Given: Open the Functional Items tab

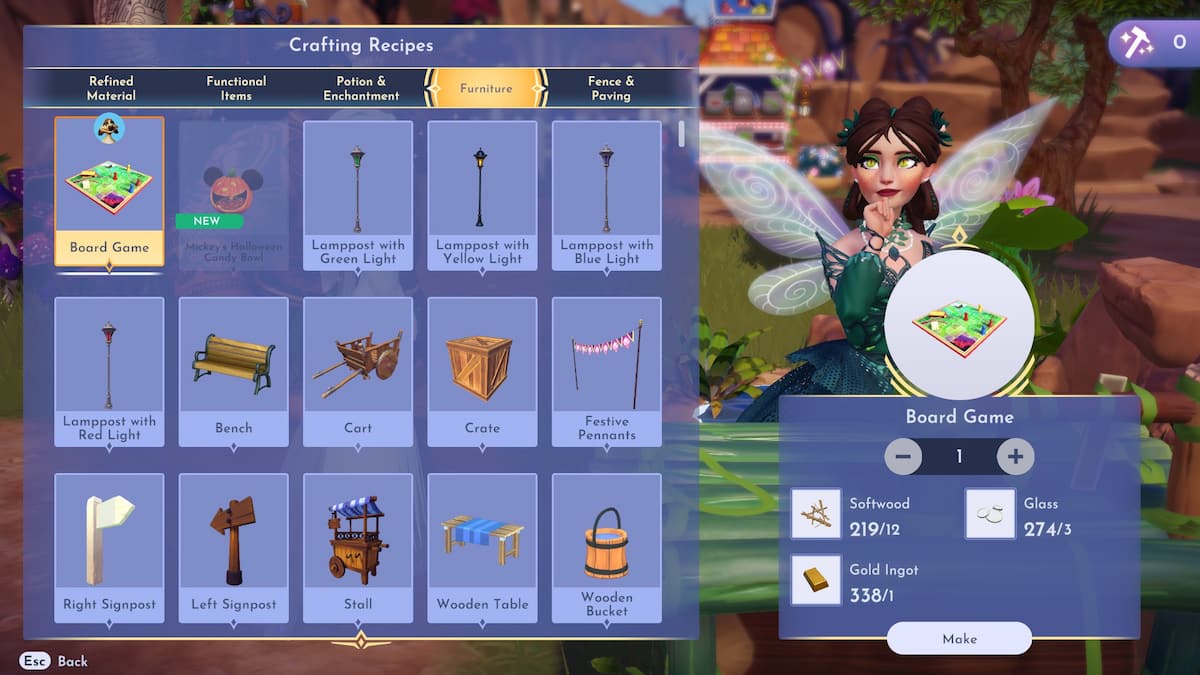Looking at the screenshot, I should click(236, 88).
